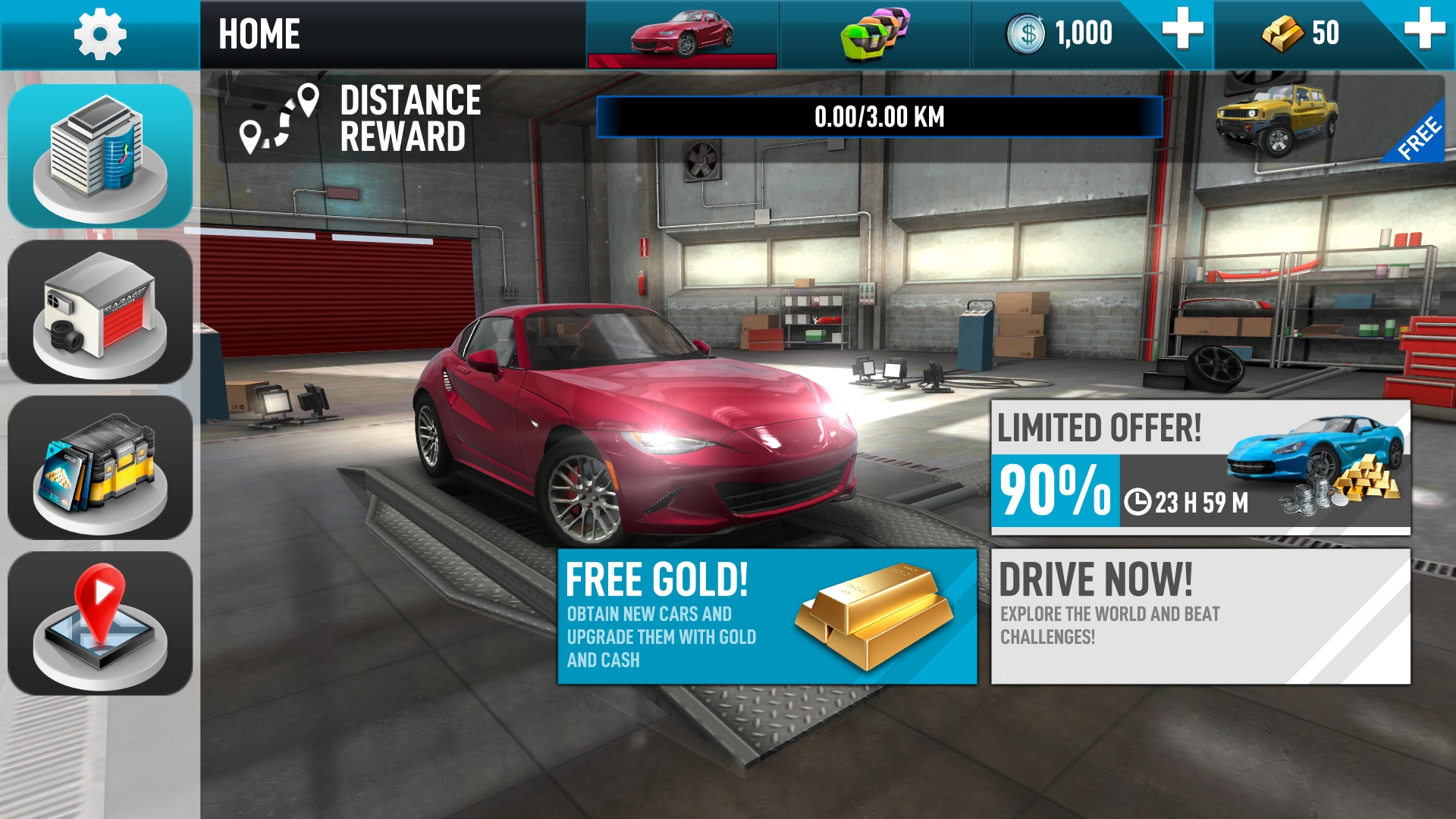Open the map pin drive icon
This screenshot has height=819, width=1456.
click(x=99, y=623)
